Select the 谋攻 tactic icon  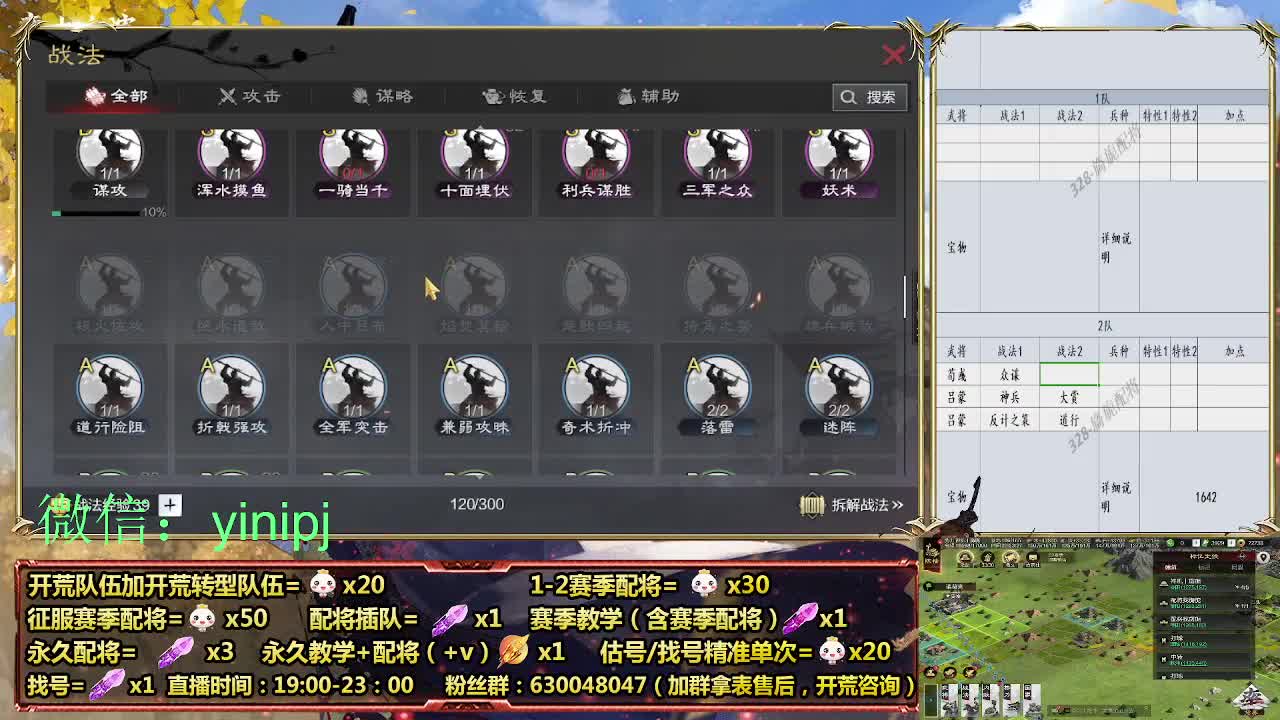pos(110,160)
